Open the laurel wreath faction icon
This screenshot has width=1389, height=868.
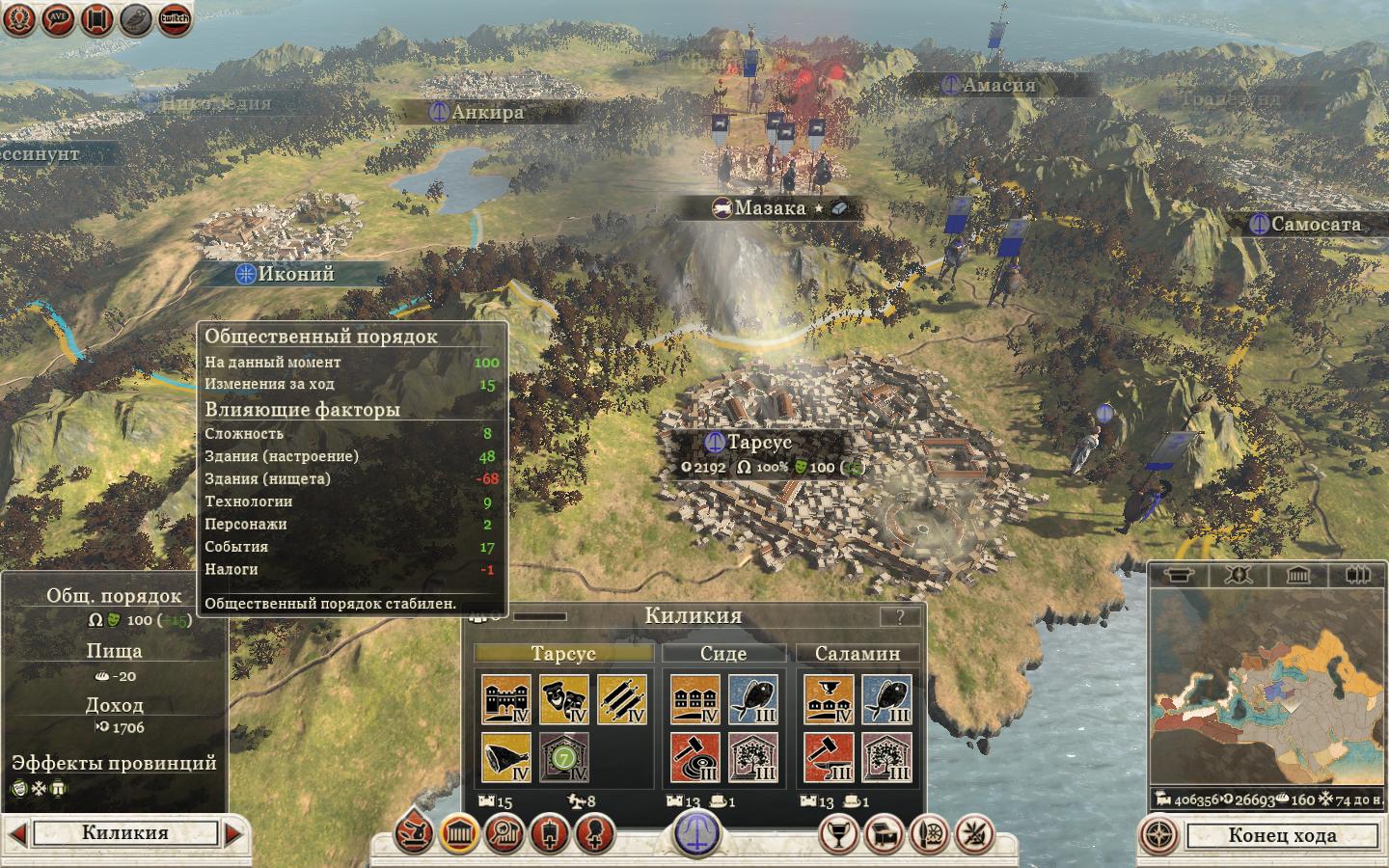19,18
